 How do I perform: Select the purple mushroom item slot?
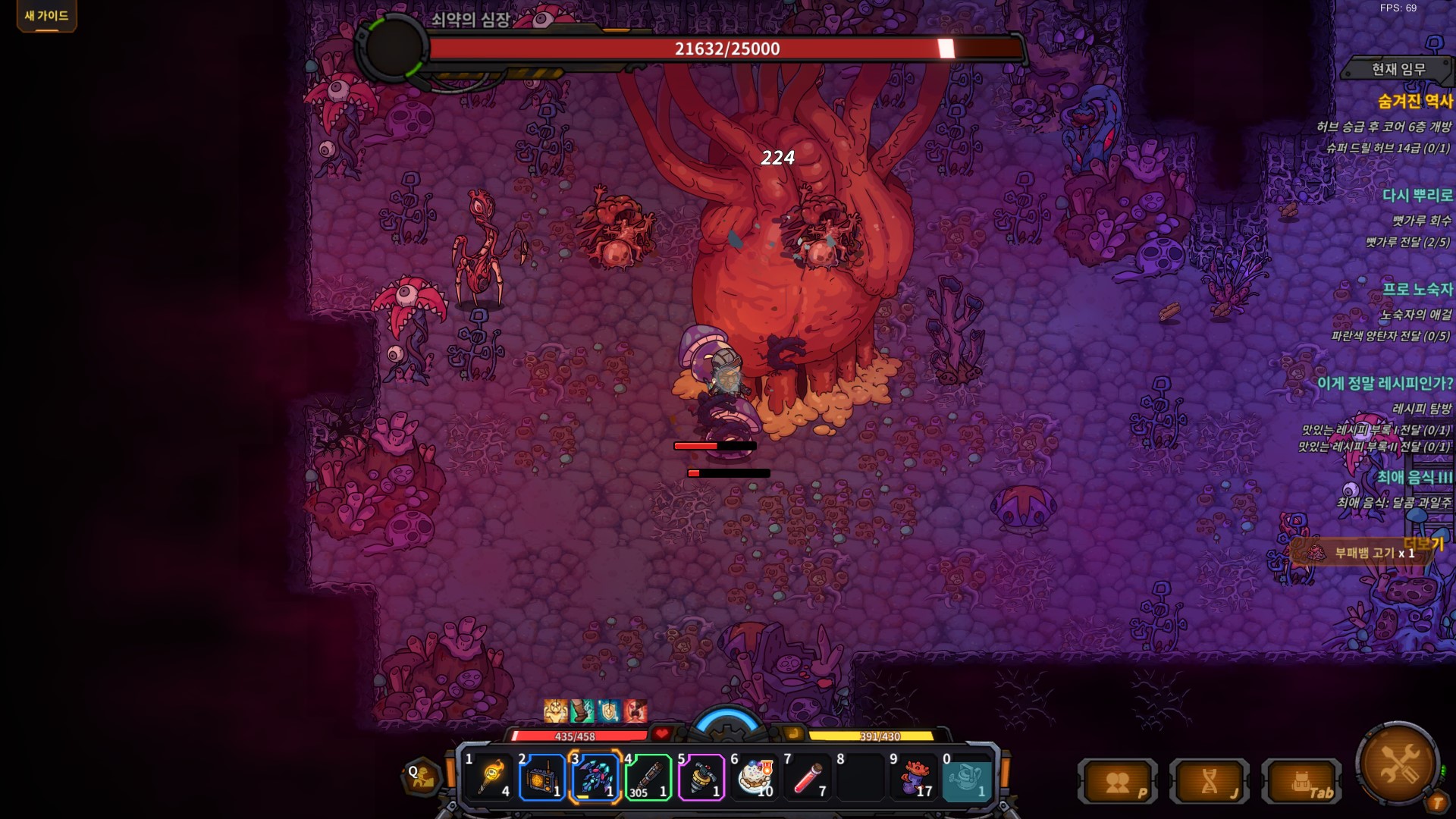coord(914,777)
